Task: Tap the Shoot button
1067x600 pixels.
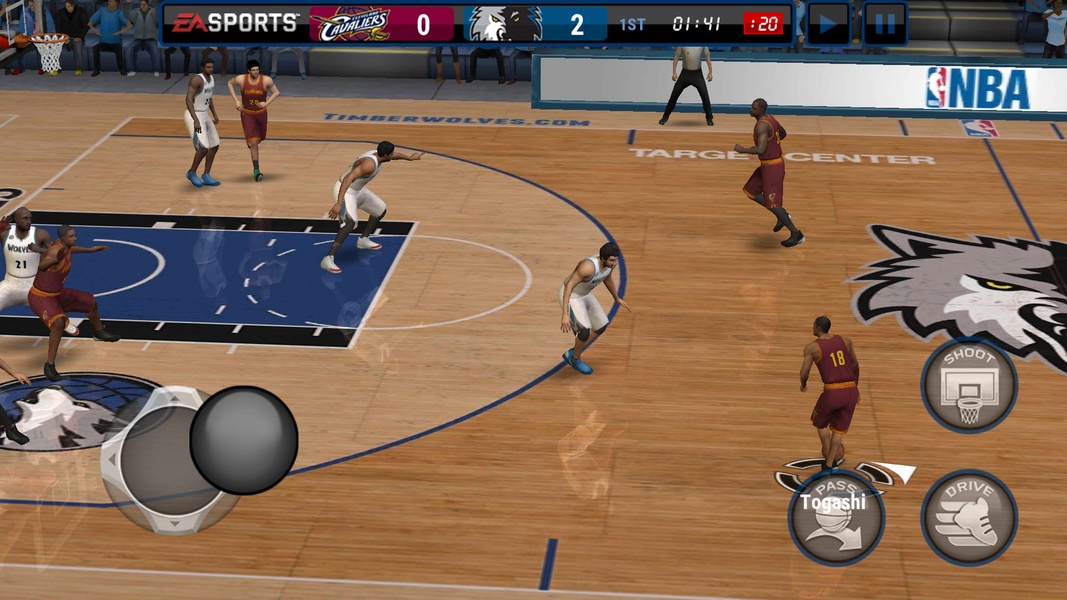Action: tap(969, 385)
